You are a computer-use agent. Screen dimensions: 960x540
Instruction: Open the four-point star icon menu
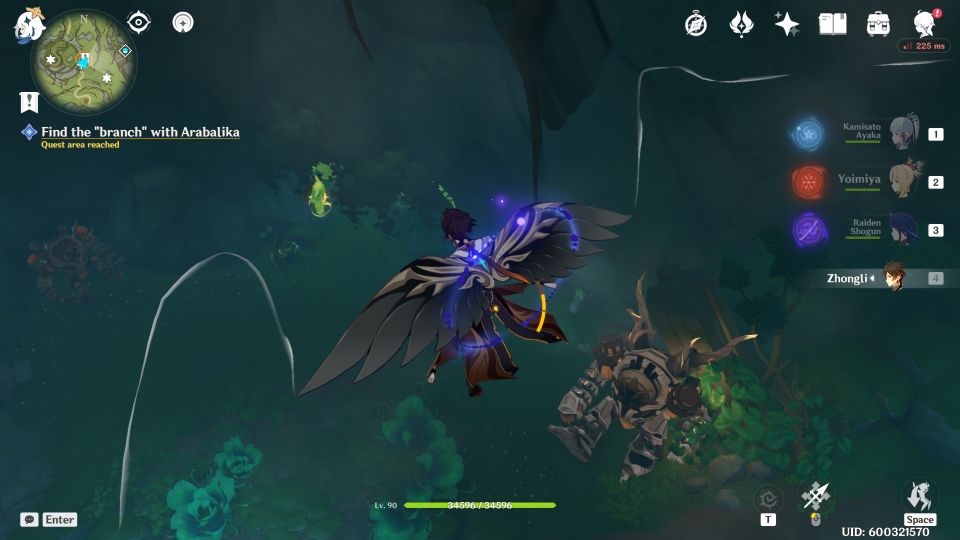787,24
